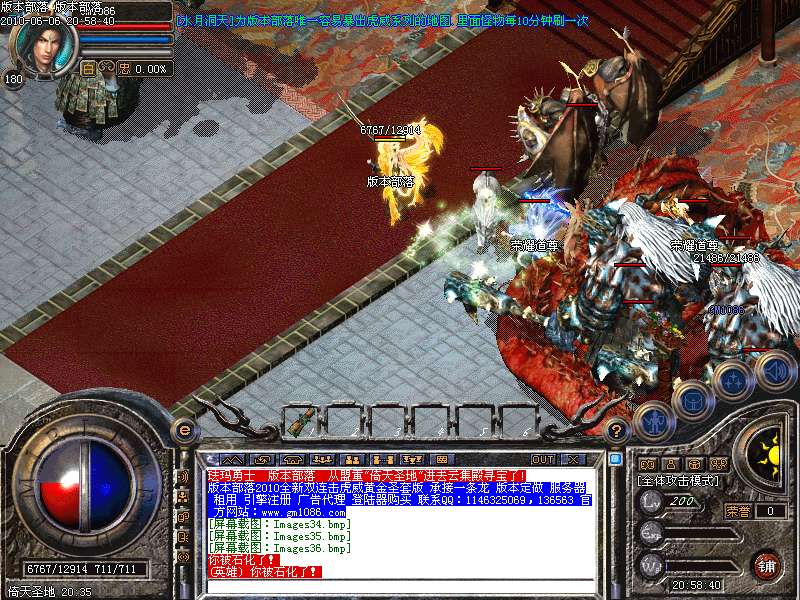Open the red 铺 shop button
The image size is (800, 600).
point(766,565)
